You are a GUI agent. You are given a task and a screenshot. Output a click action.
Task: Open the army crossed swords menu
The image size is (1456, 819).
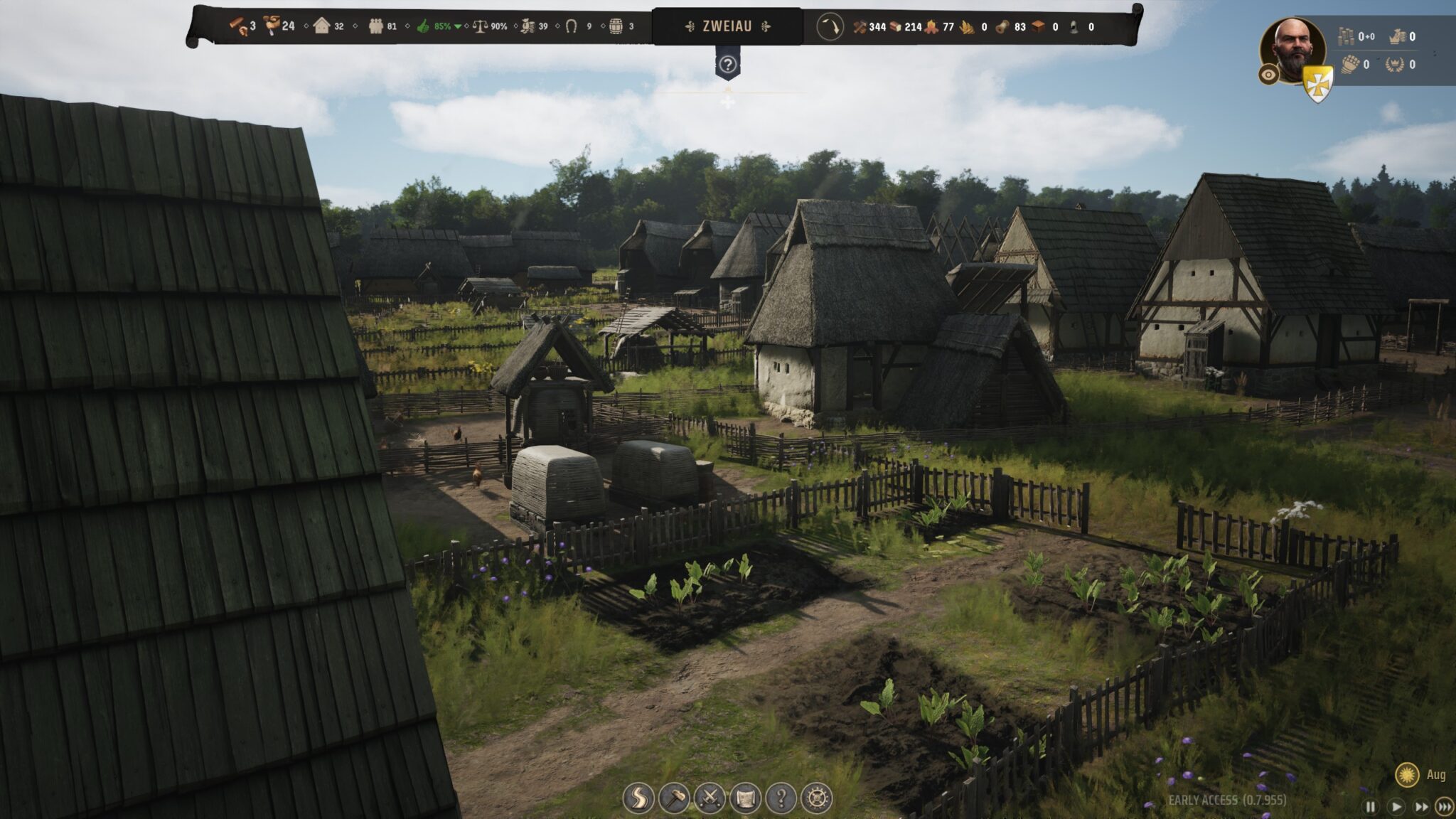(x=710, y=798)
